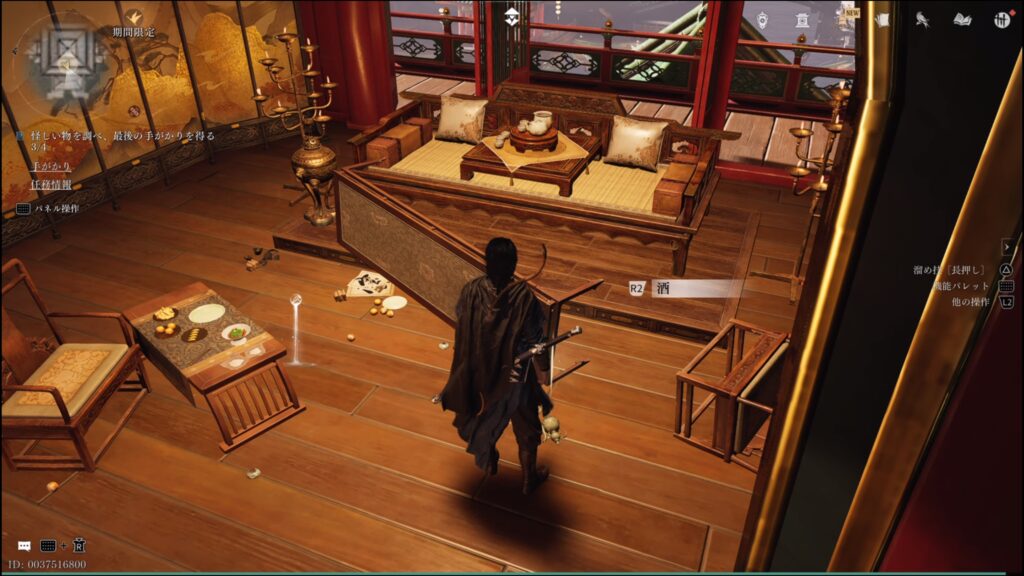This screenshot has height=576, width=1024.
Task: Open the round menu icon with red dot
Action: pyautogui.click(x=1002, y=19)
